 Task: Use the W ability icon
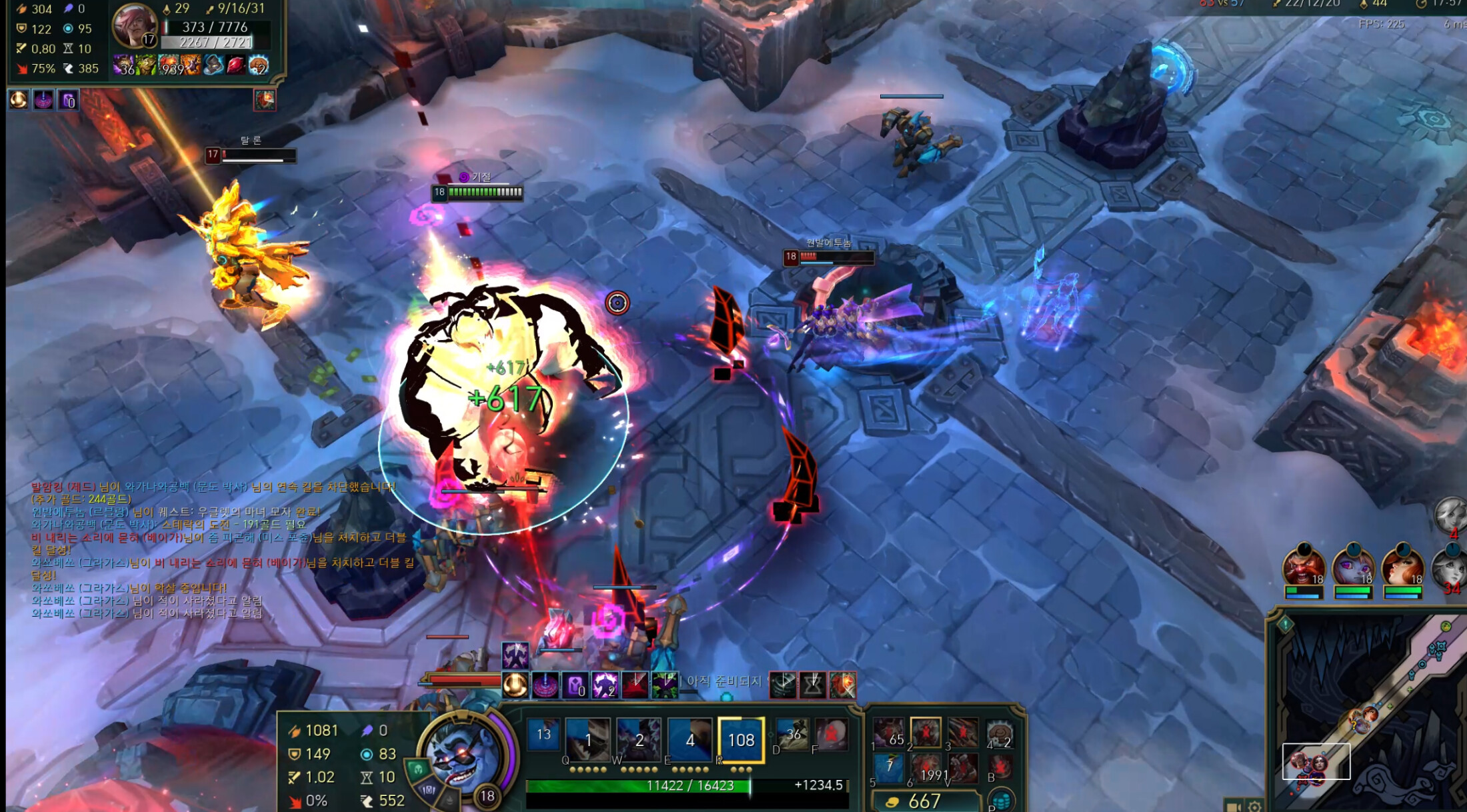click(x=638, y=739)
